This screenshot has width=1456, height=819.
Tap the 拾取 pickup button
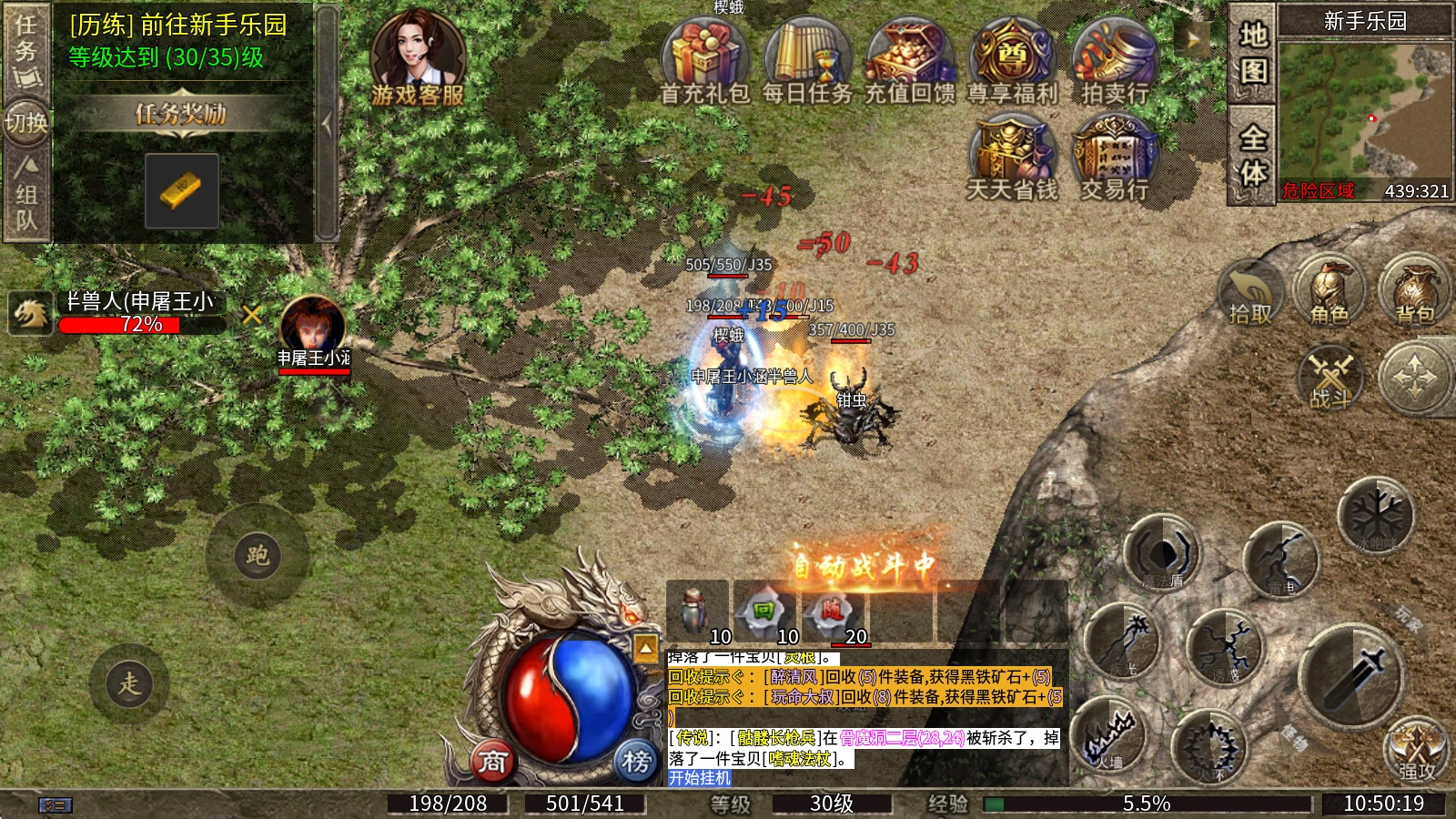pyautogui.click(x=1250, y=293)
